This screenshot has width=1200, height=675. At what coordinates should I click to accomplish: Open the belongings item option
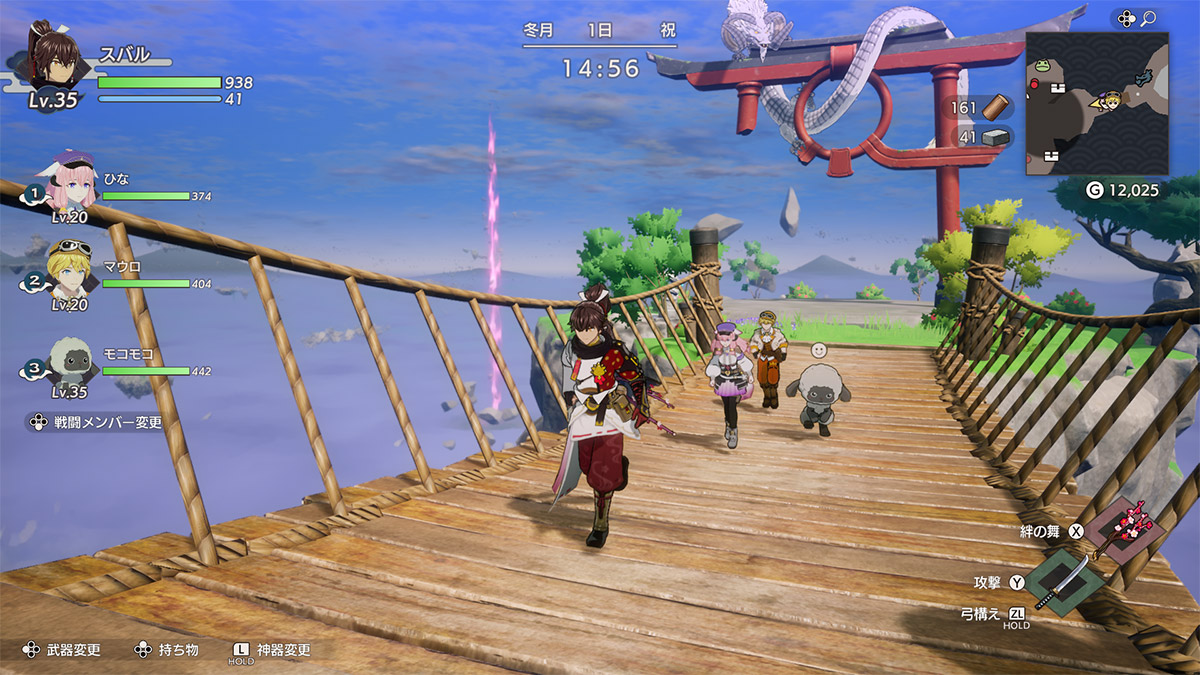pyautogui.click(x=167, y=650)
